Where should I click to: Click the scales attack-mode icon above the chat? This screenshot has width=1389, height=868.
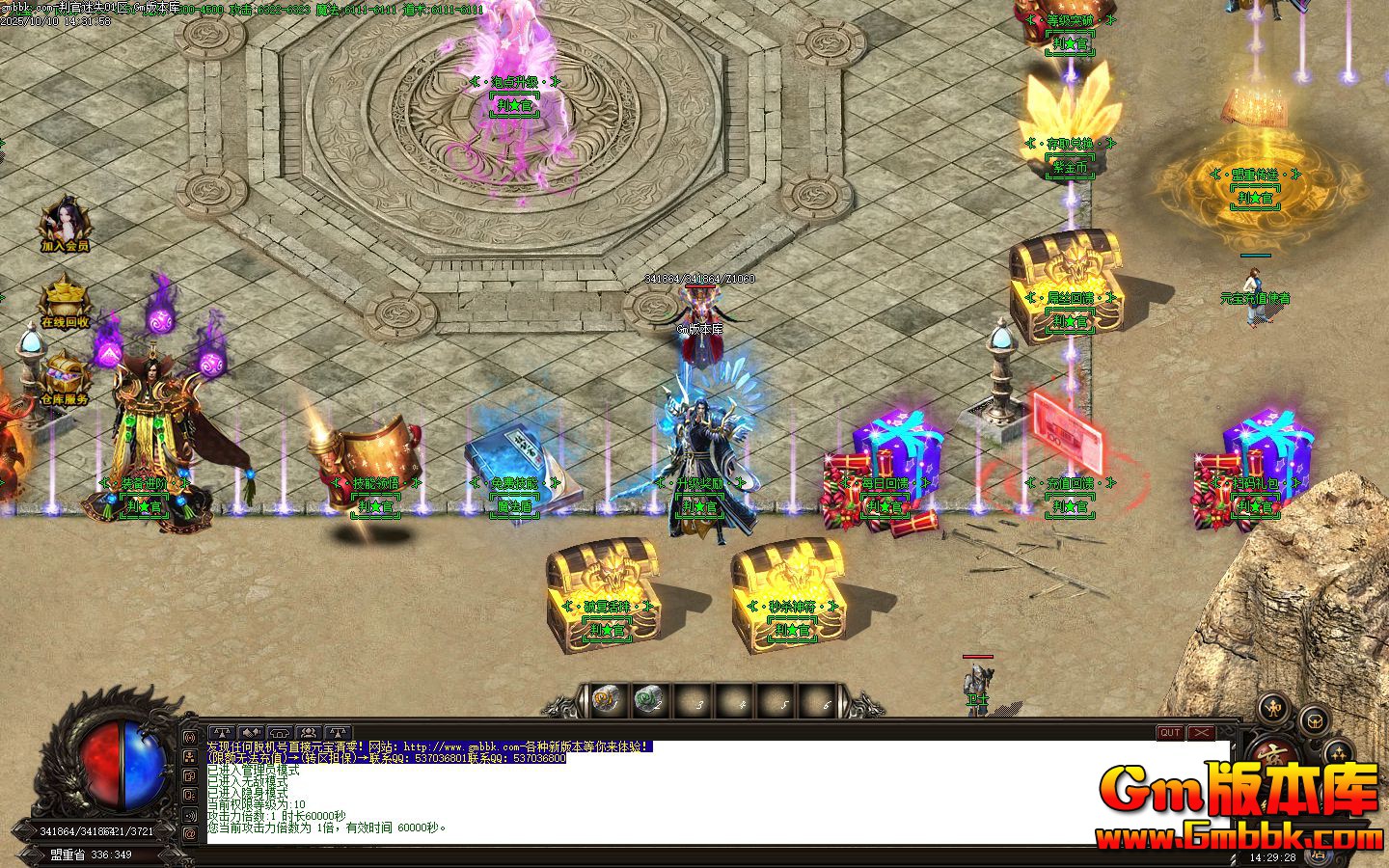(x=223, y=732)
